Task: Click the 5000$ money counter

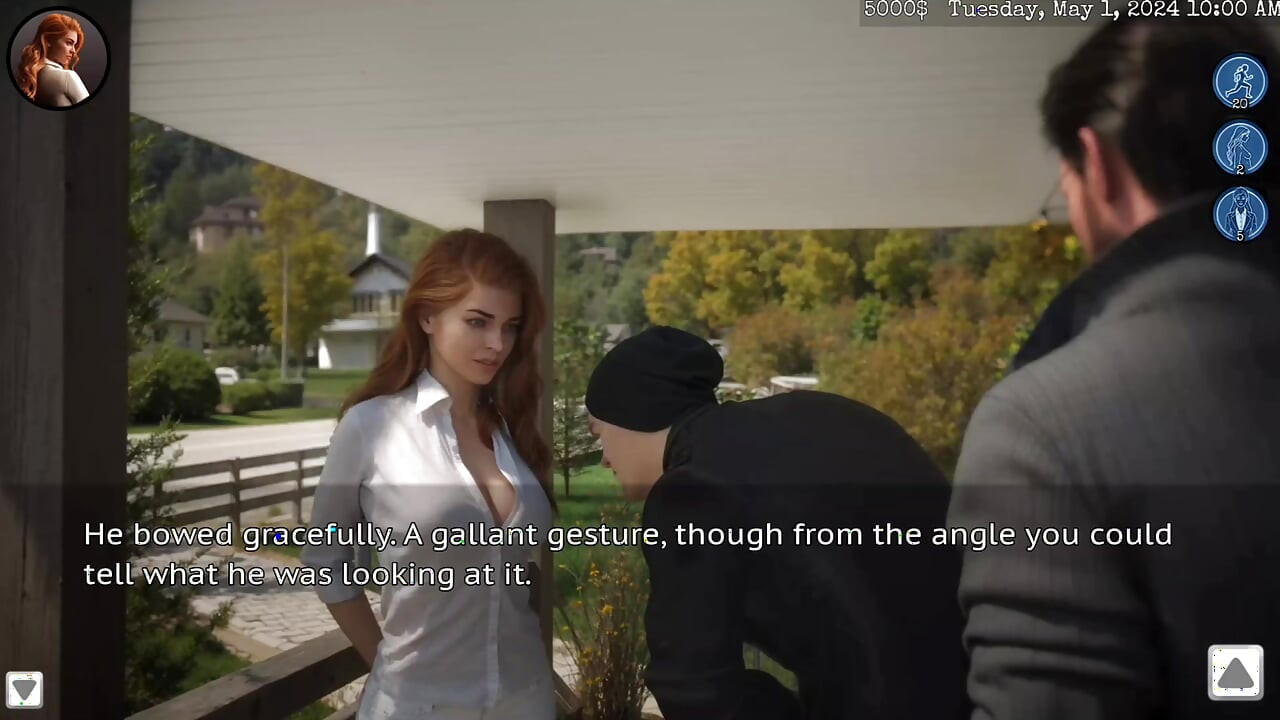Action: tap(893, 10)
